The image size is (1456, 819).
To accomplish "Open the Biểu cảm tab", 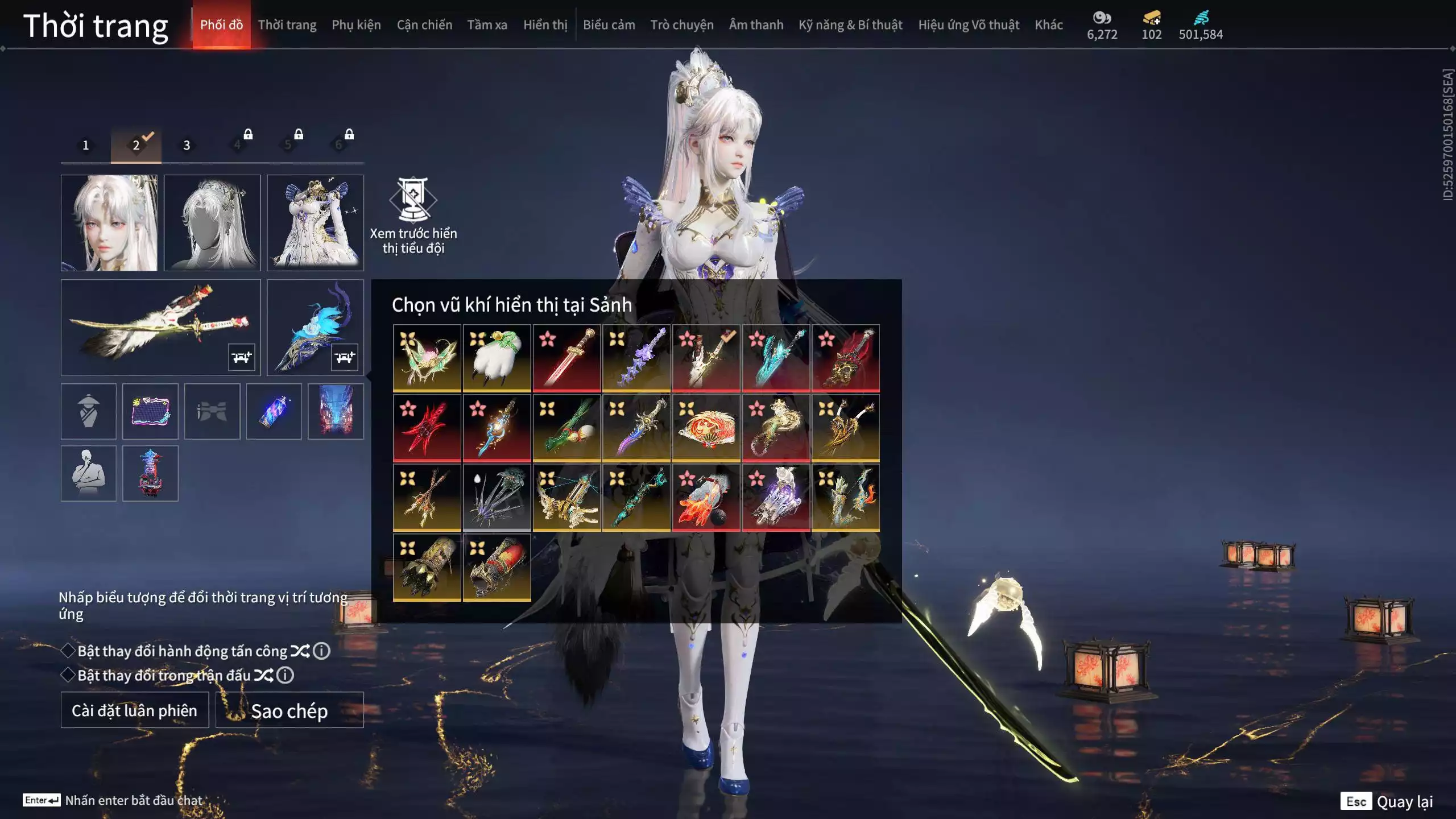I will point(609,25).
